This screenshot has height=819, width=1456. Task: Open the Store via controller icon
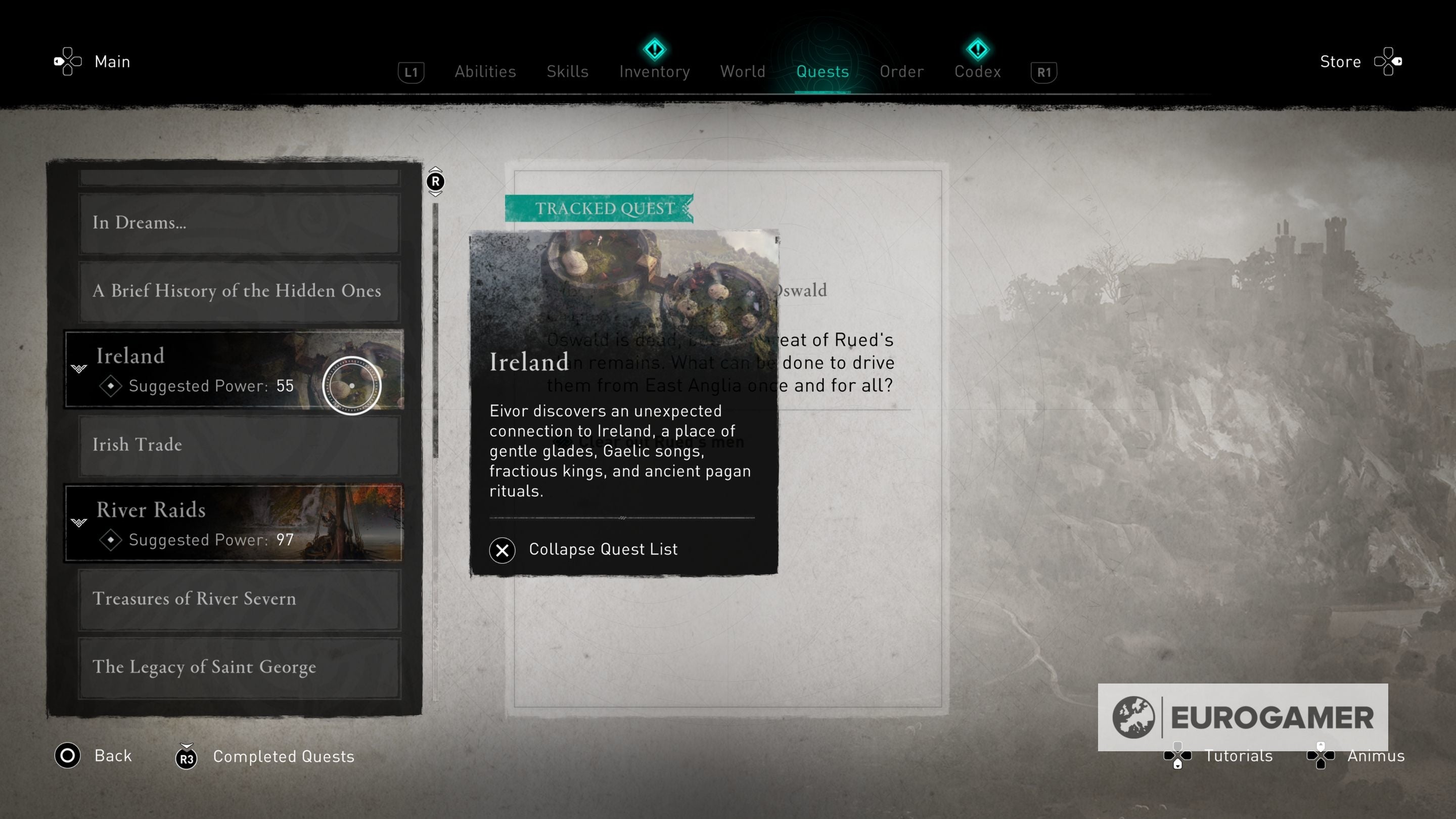click(1389, 61)
